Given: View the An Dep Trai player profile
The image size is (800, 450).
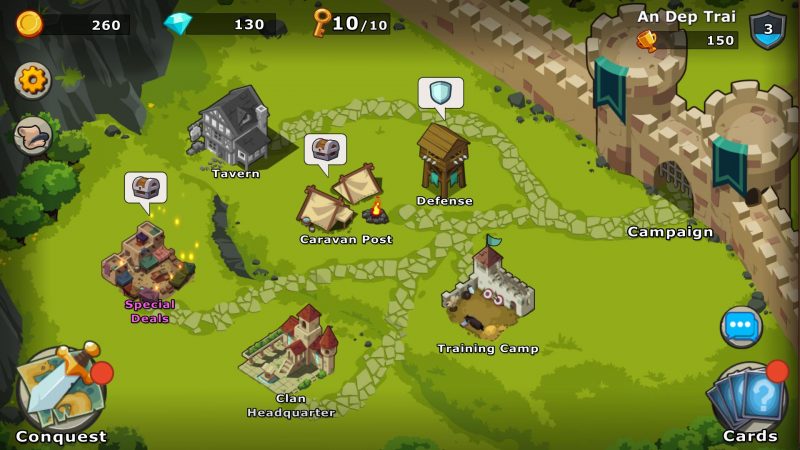Looking at the screenshot, I should pyautogui.click(x=686, y=17).
